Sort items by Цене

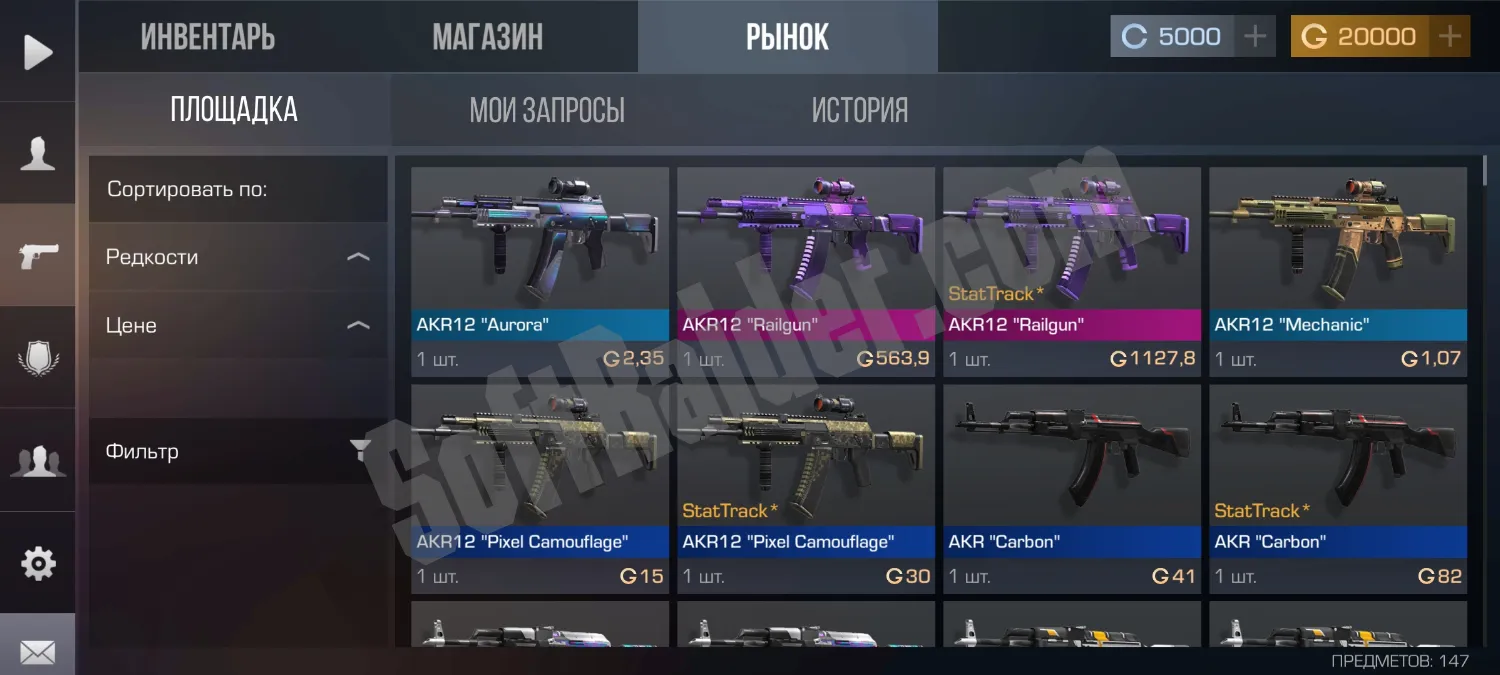pyautogui.click(x=238, y=325)
